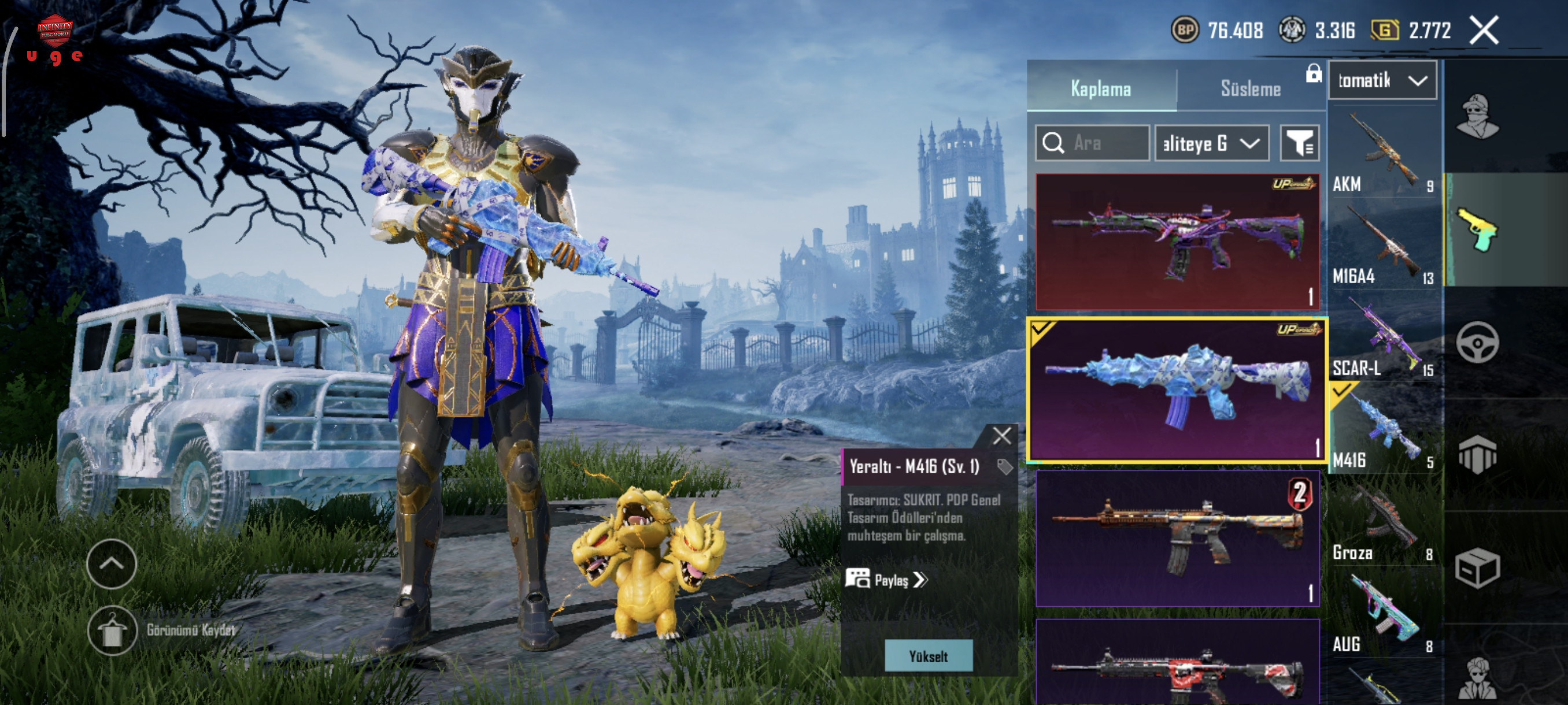Open the Süsleme tab
Viewport: 1568px width, 705px height.
tap(1250, 89)
